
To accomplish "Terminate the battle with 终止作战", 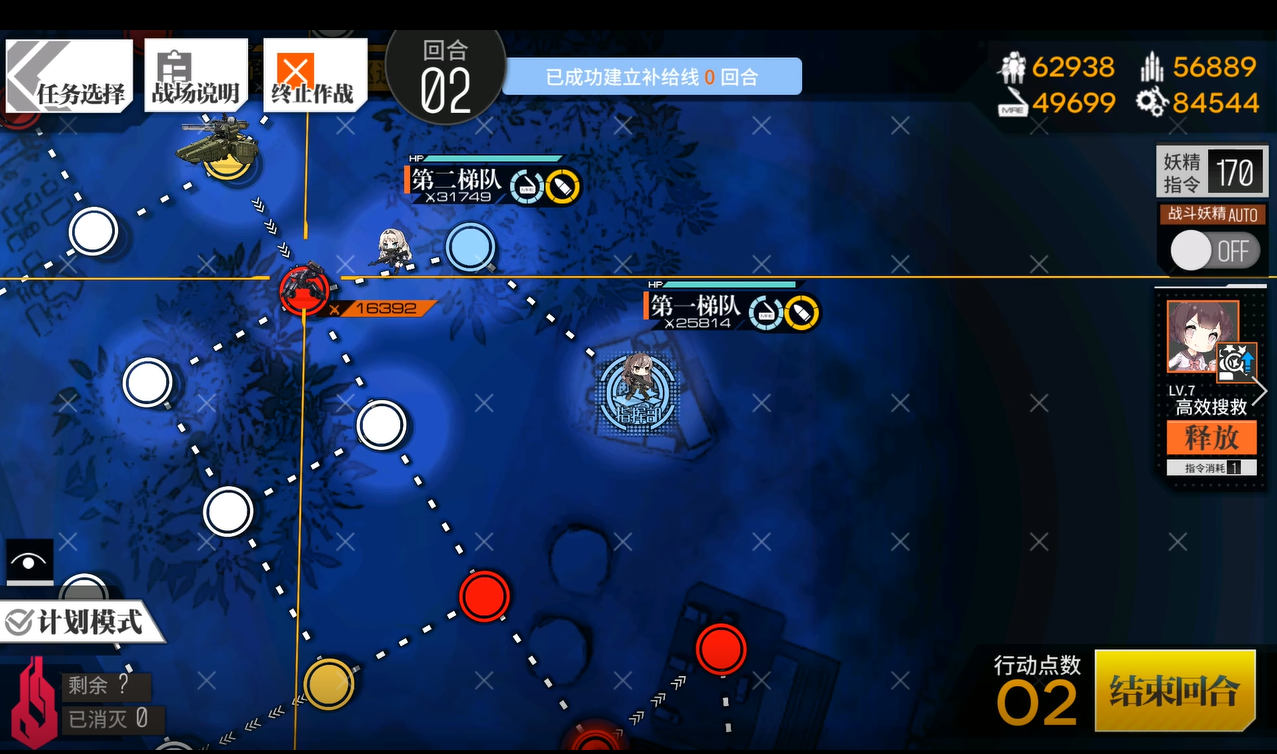I will tap(313, 76).
